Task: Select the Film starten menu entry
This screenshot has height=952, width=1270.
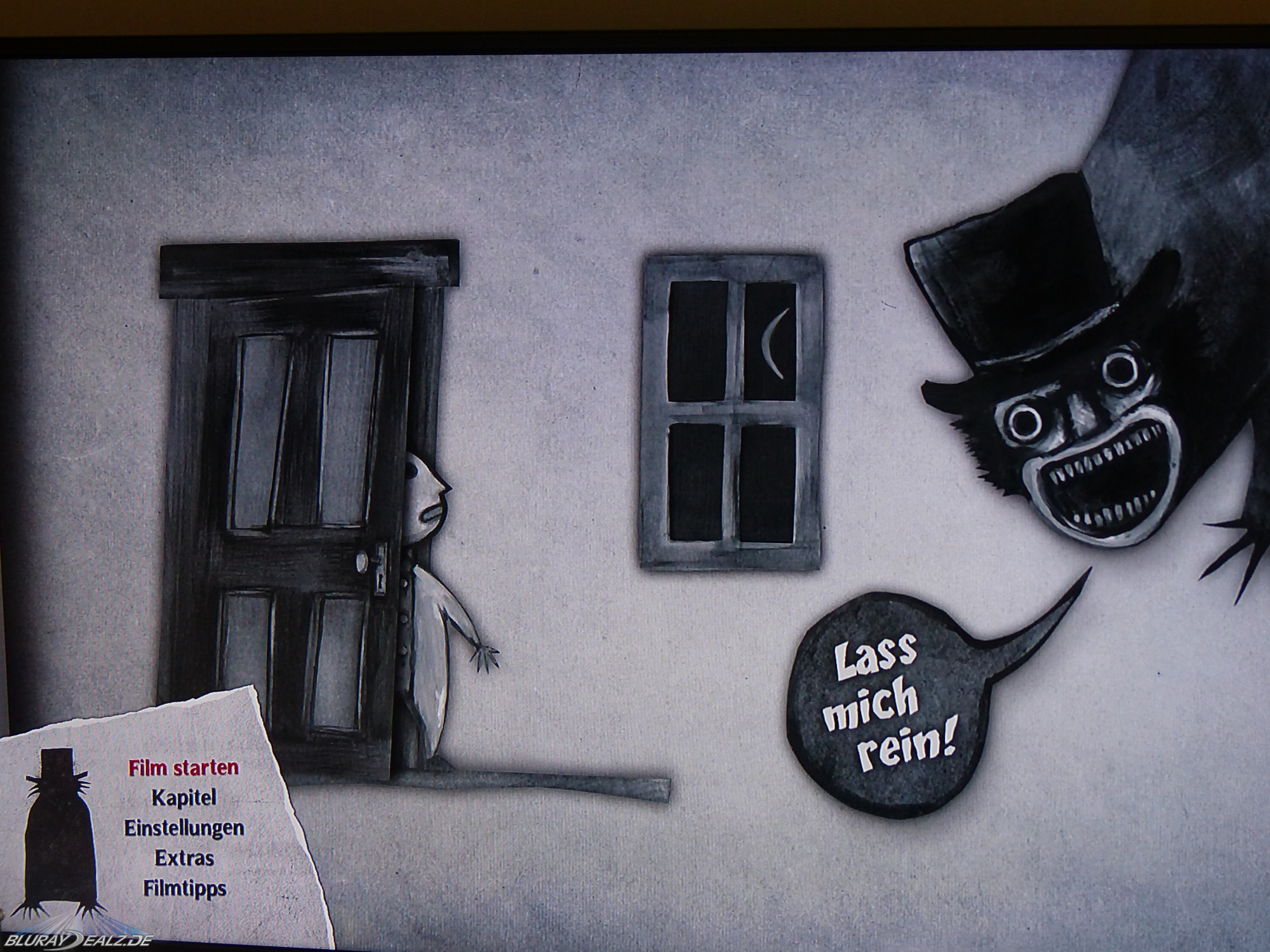Action: (184, 768)
